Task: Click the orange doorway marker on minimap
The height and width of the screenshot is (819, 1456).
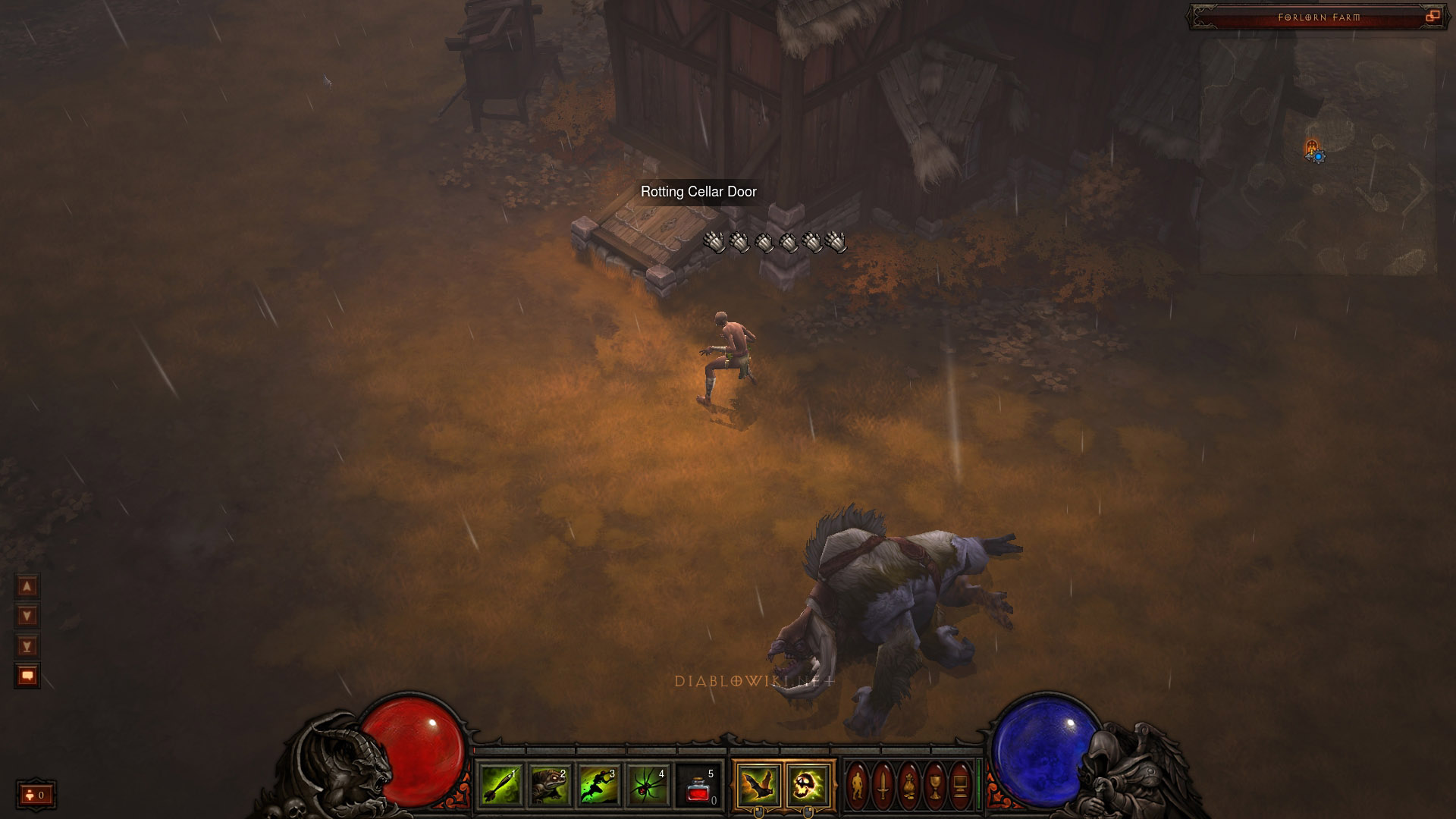Action: pos(1311,147)
